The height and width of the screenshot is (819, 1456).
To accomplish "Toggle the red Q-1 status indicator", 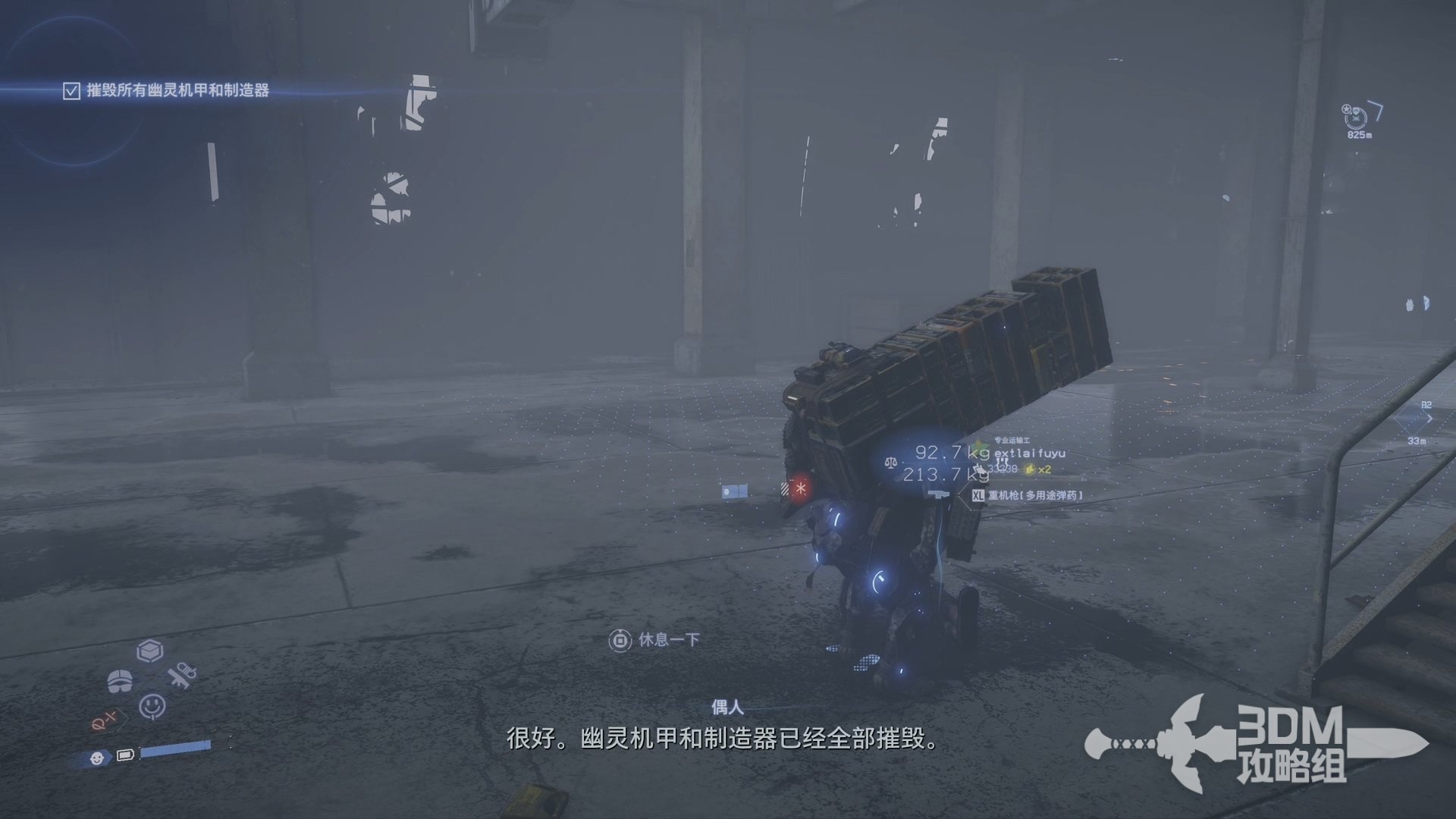I will coord(105,721).
